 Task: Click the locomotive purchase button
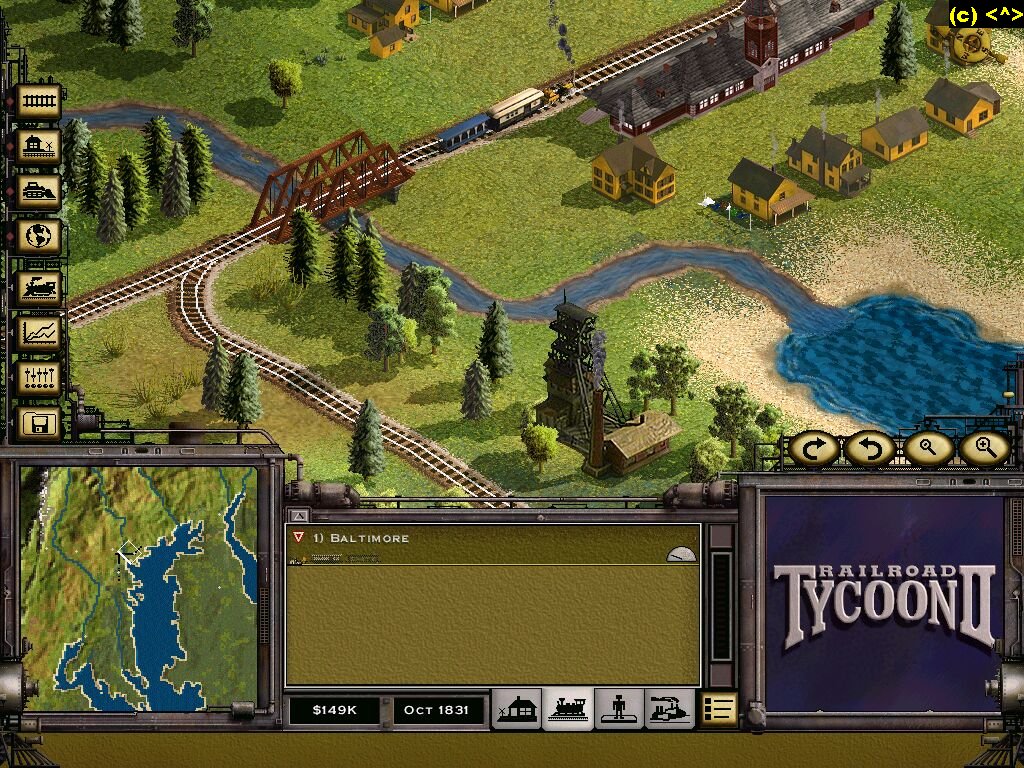[40, 288]
